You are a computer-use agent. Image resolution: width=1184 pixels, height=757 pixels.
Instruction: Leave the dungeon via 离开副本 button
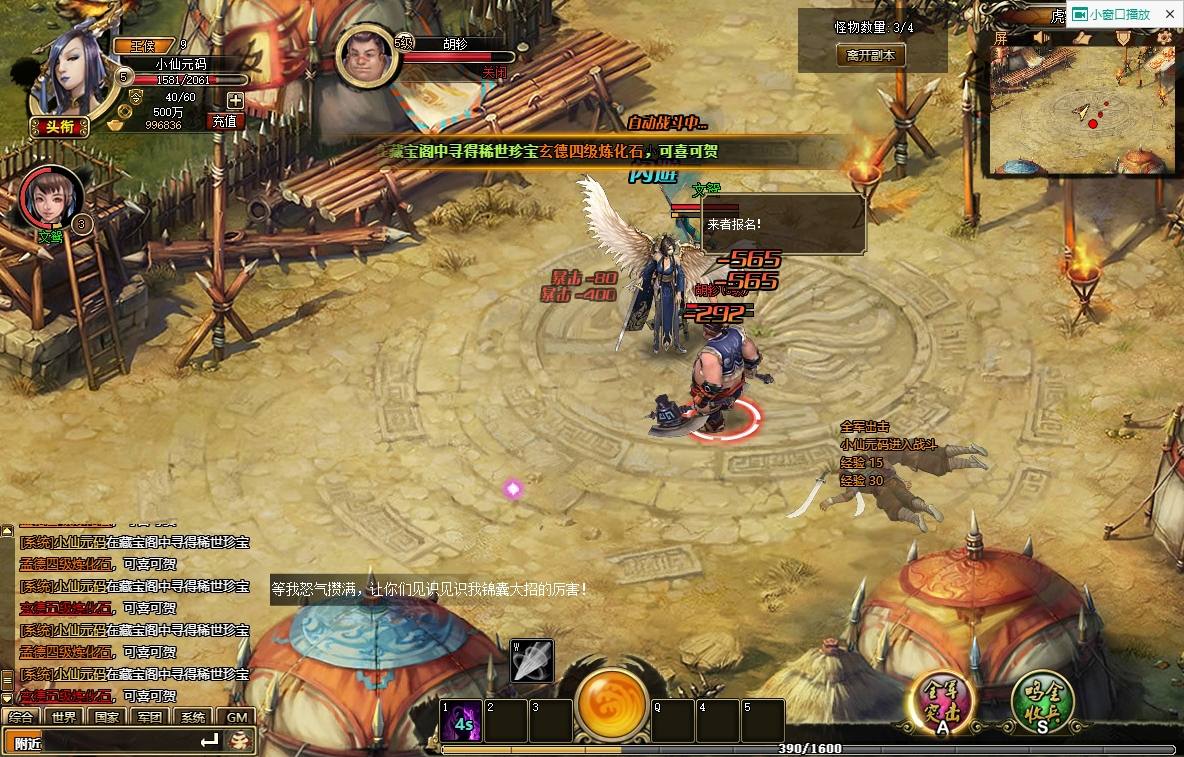point(870,56)
